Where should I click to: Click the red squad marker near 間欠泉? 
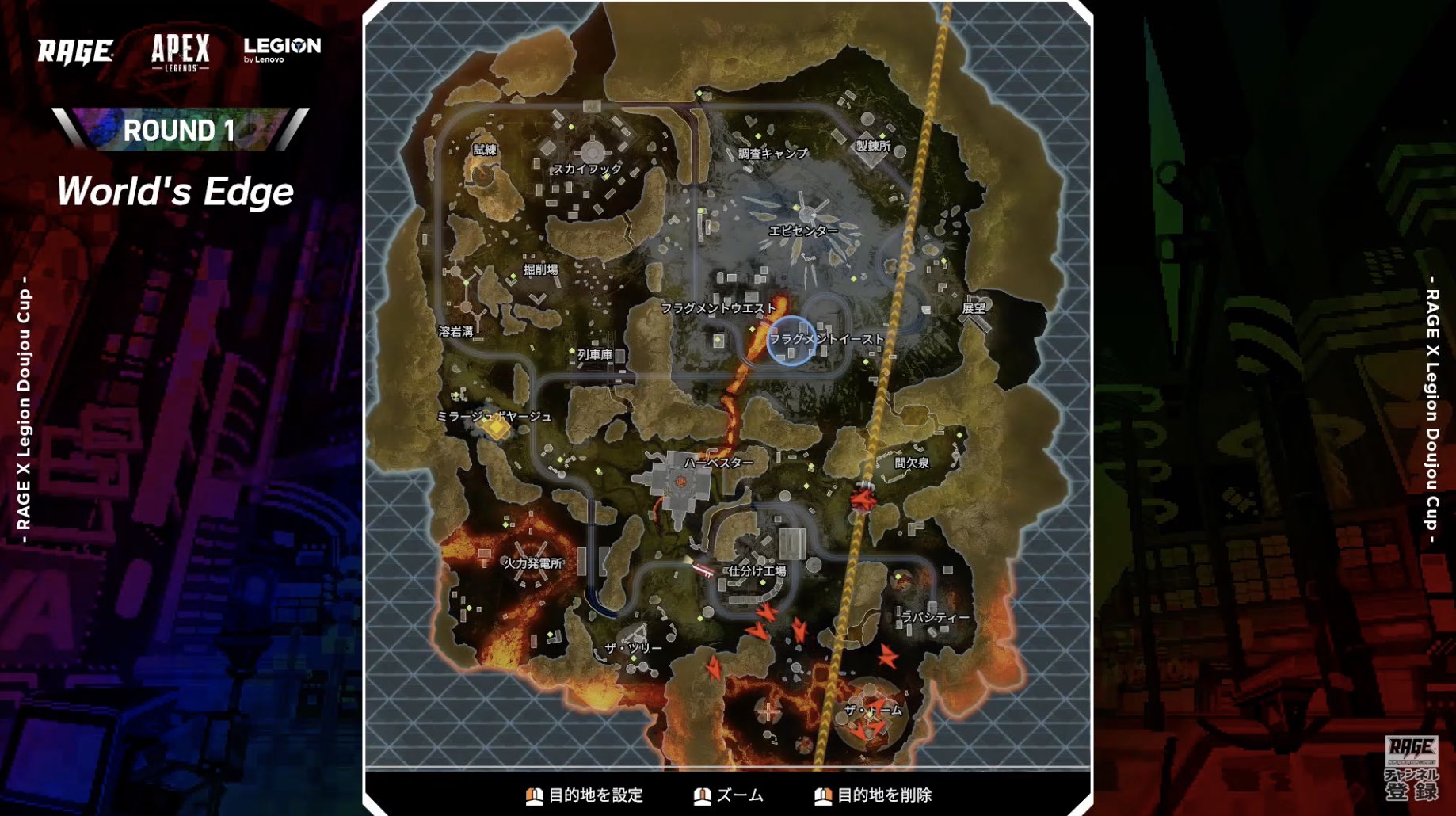(x=861, y=501)
